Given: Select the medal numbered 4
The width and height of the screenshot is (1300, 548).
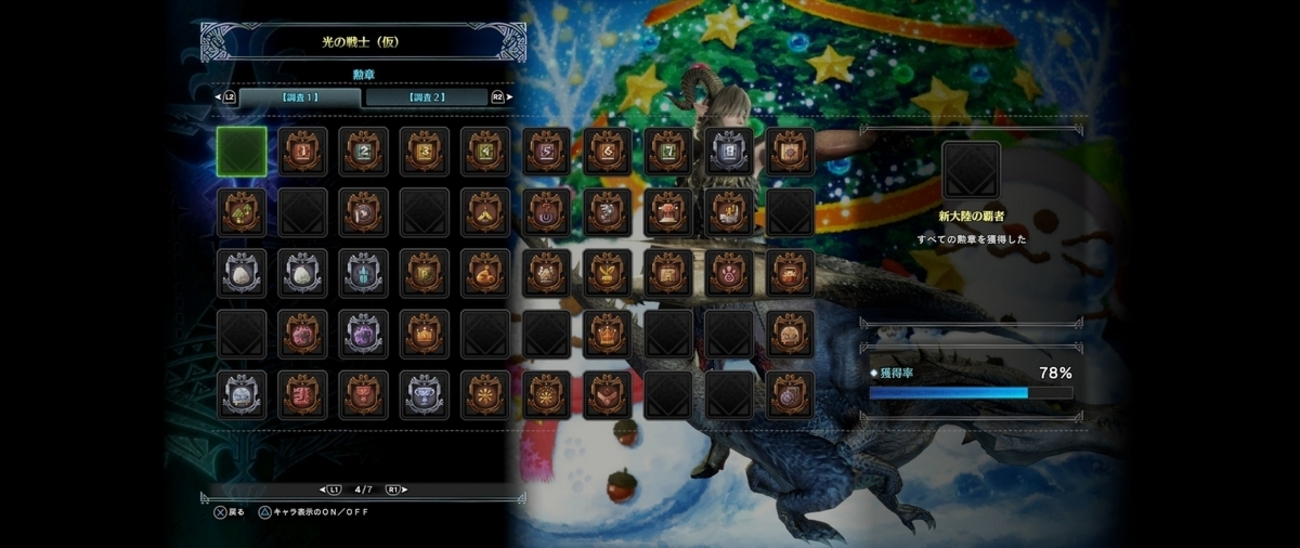Looking at the screenshot, I should coord(486,151).
